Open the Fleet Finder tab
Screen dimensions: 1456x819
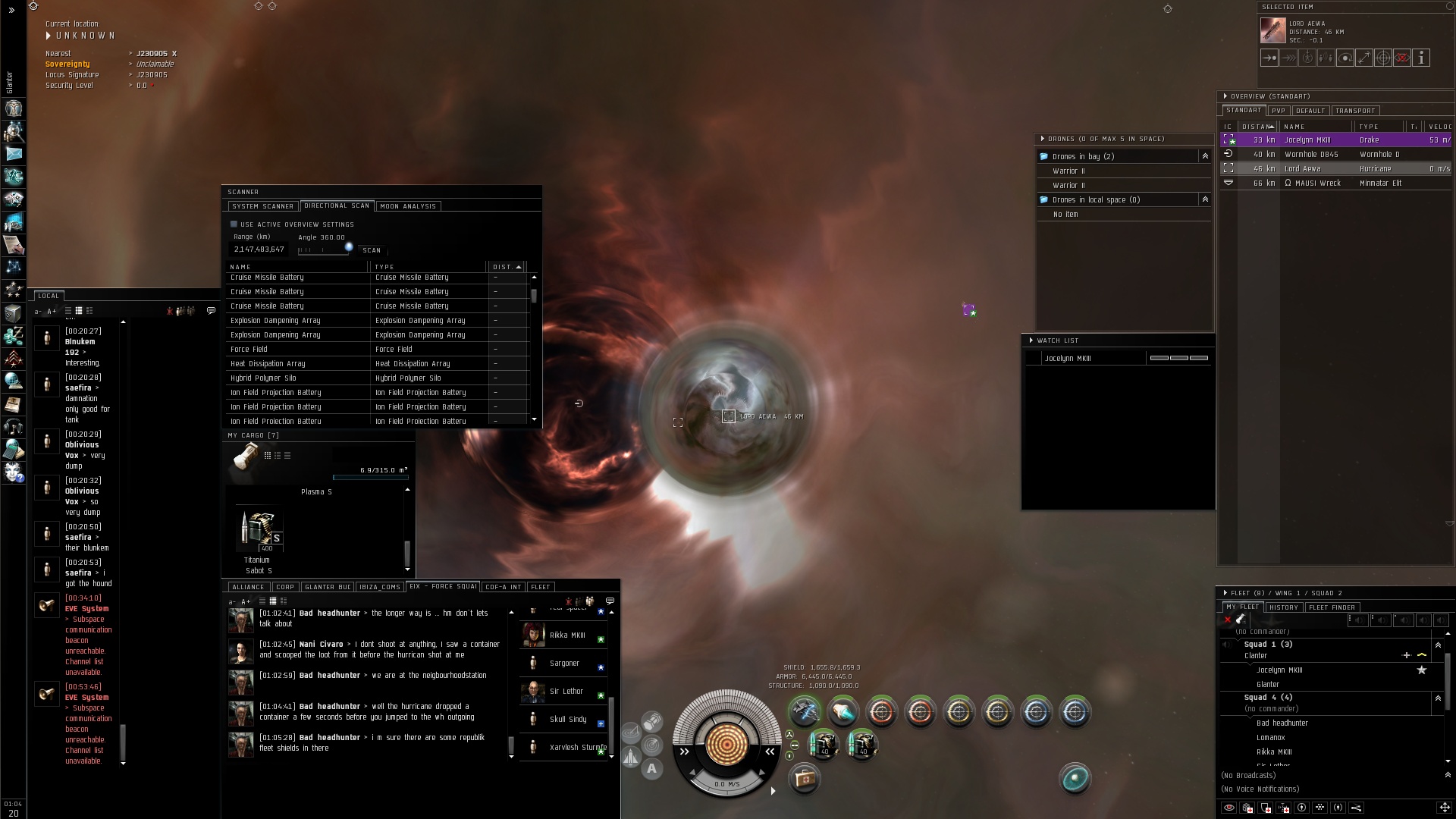coord(1332,607)
